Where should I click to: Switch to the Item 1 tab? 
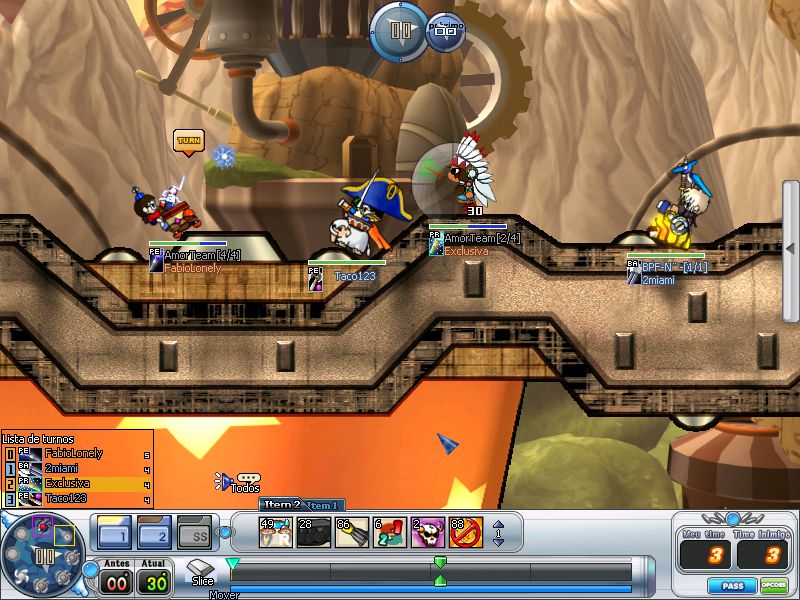pos(324,506)
